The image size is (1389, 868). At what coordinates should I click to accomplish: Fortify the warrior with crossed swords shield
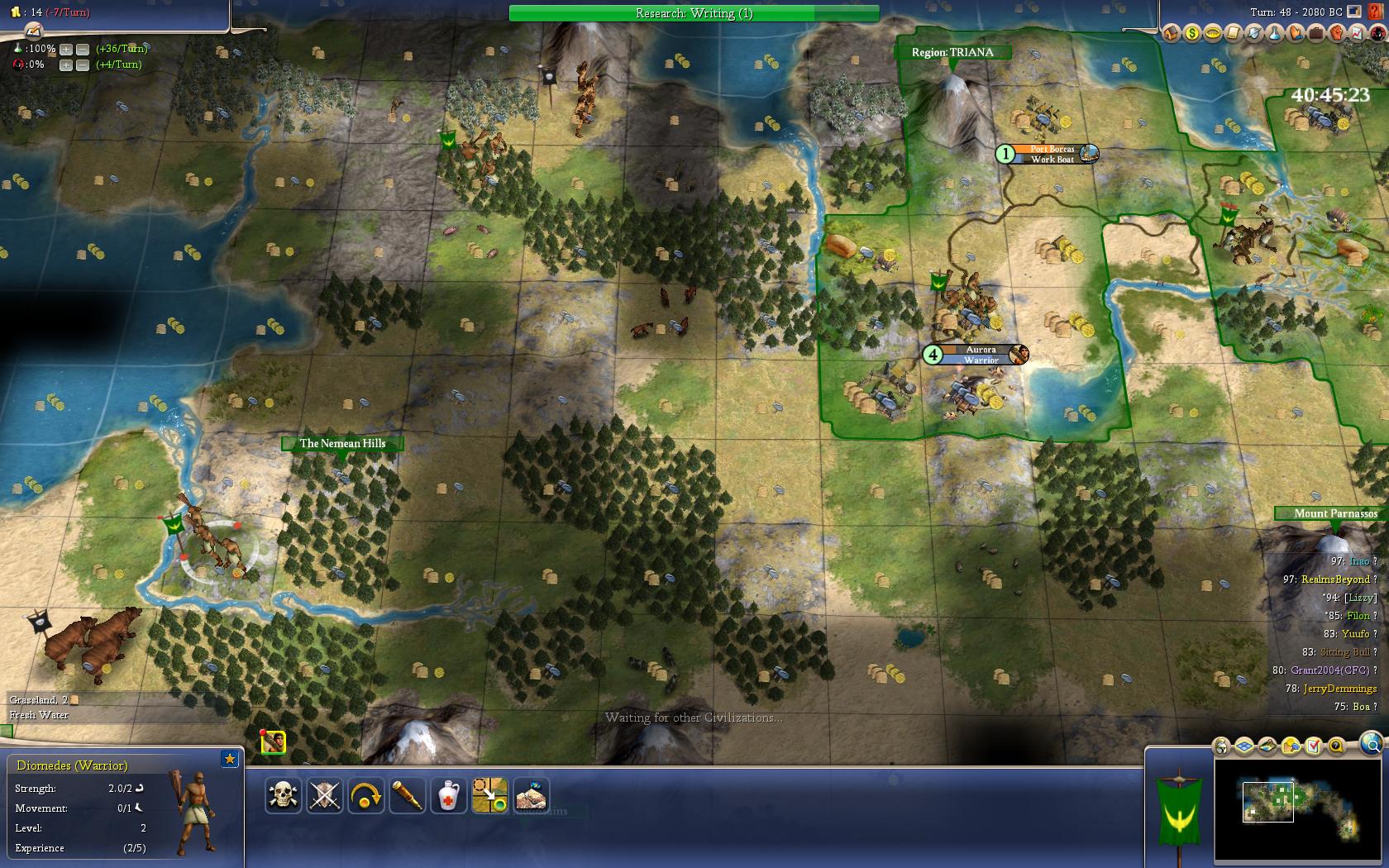click(x=325, y=796)
